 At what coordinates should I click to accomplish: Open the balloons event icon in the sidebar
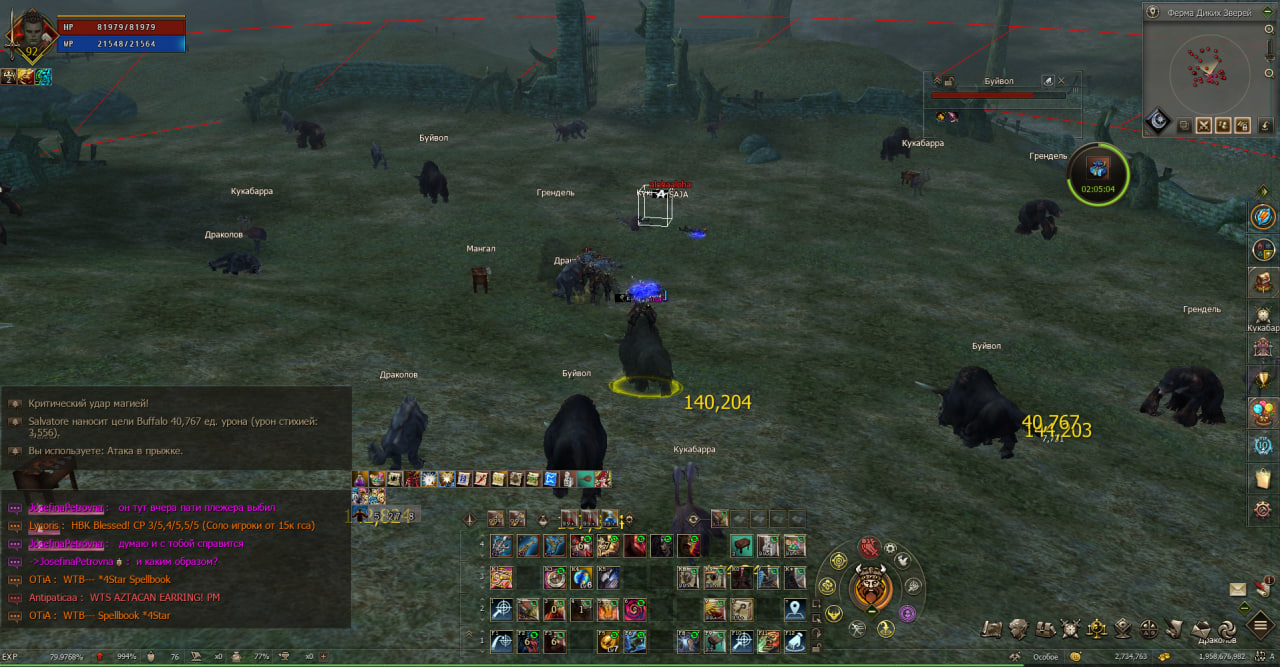tap(1263, 412)
